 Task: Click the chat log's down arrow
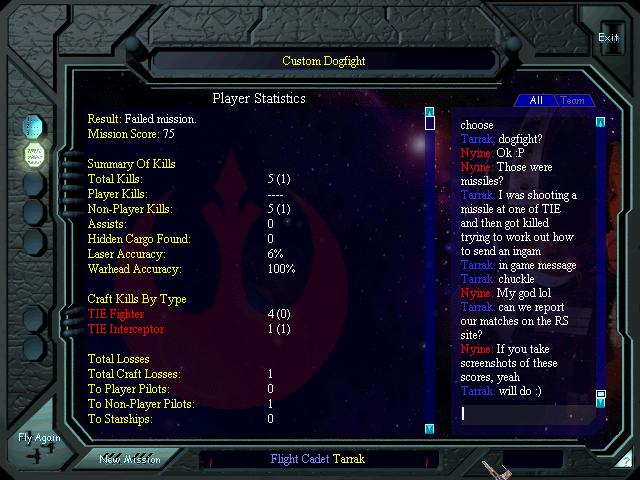click(x=600, y=405)
